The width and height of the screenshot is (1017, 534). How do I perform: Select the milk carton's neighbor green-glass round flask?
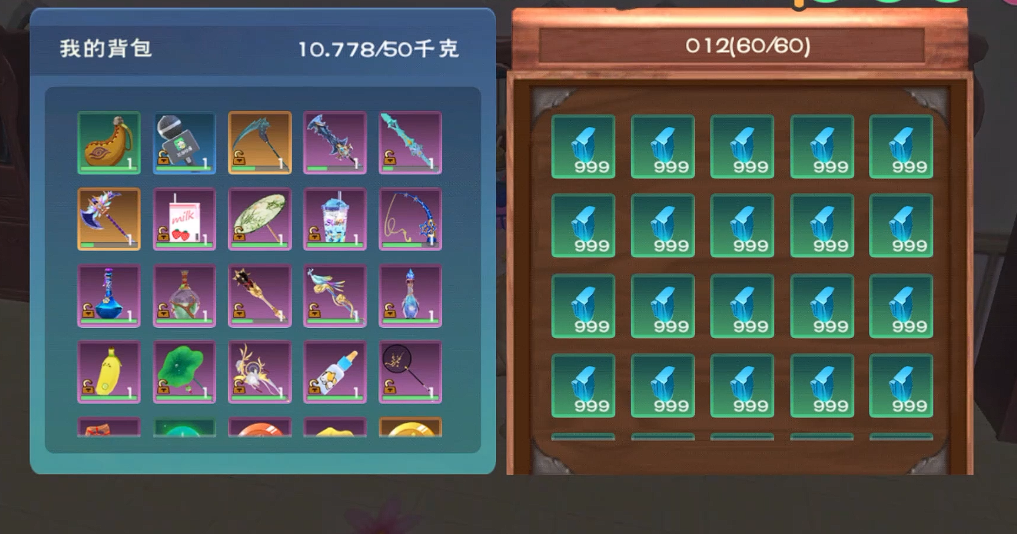point(184,296)
